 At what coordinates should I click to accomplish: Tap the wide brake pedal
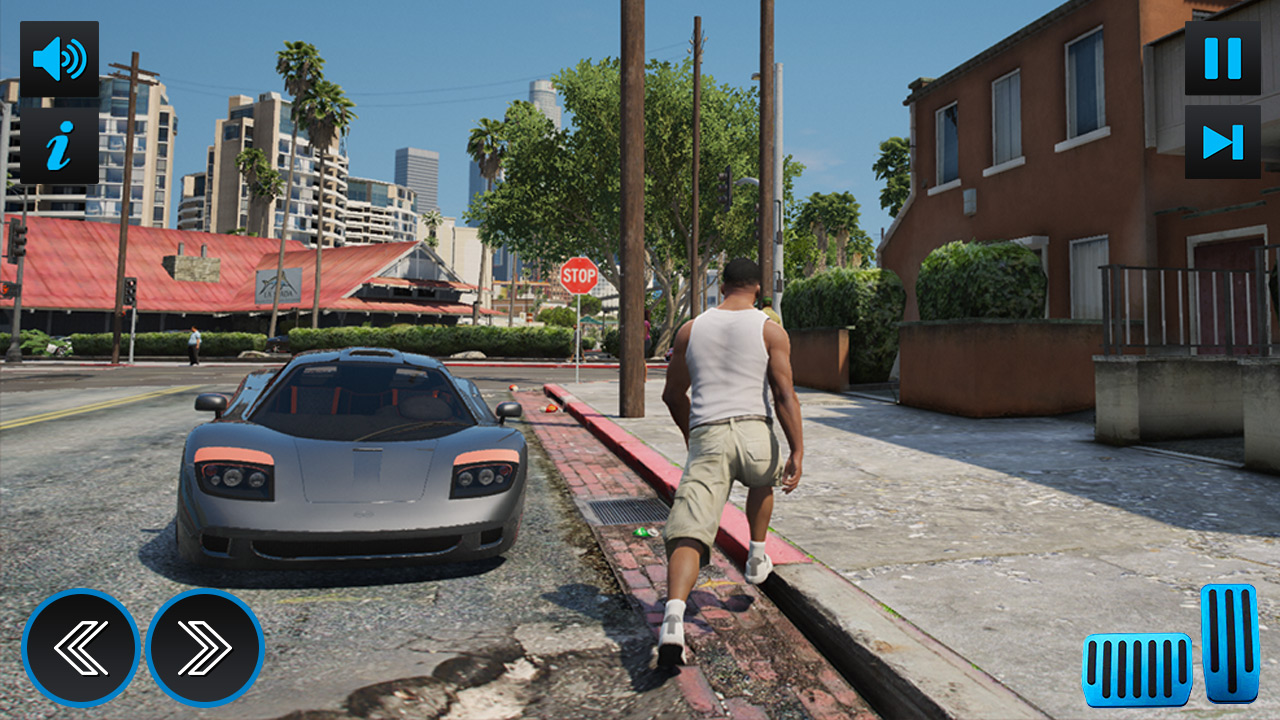coord(1137,669)
